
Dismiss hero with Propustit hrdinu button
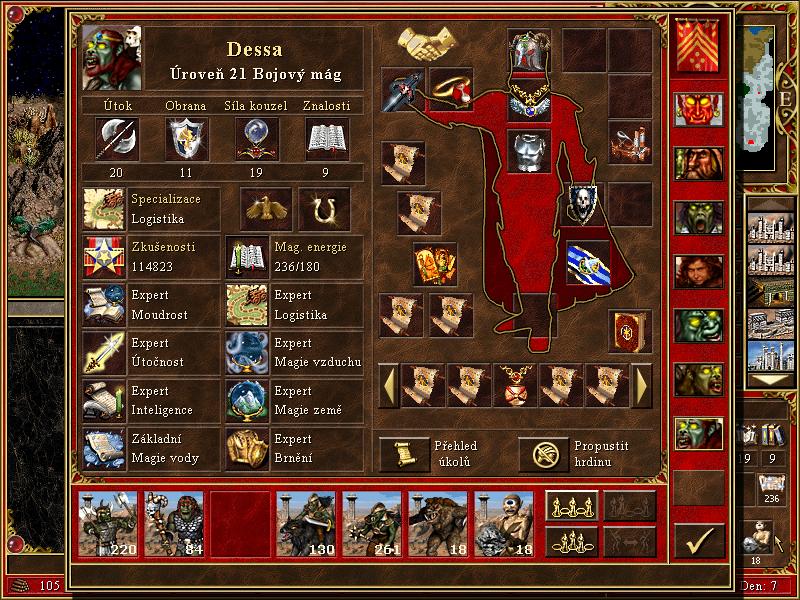tap(543, 453)
